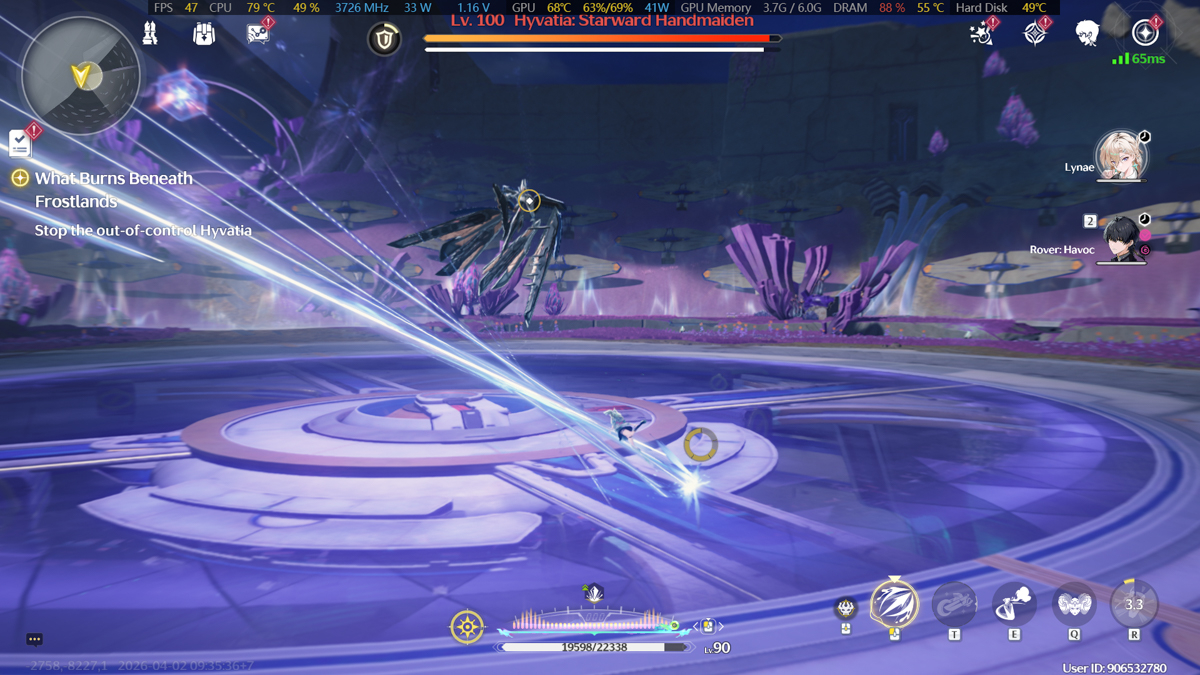This screenshot has width=1200, height=675.
Task: Open the character head profile icon
Action: pyautogui.click(x=1088, y=34)
